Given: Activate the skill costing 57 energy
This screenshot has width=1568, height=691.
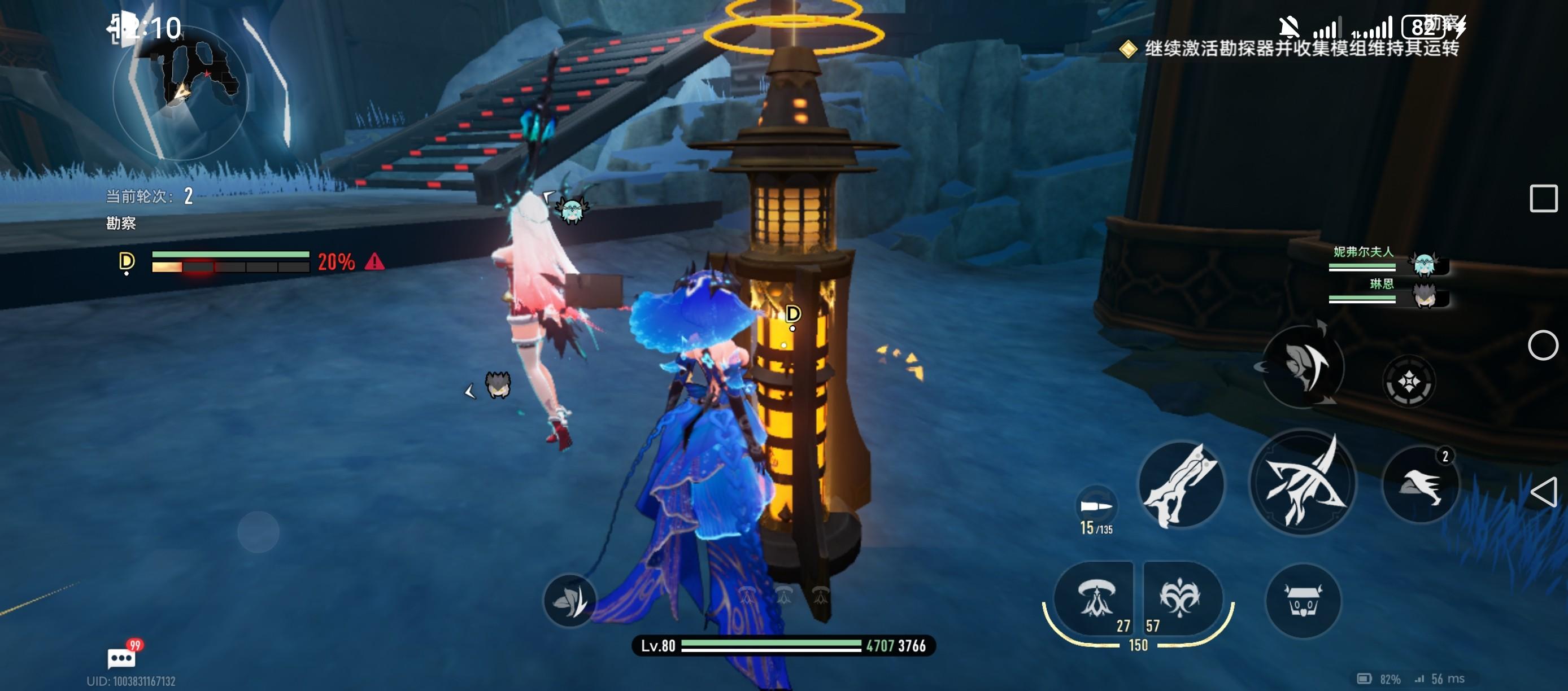Looking at the screenshot, I should (1181, 600).
